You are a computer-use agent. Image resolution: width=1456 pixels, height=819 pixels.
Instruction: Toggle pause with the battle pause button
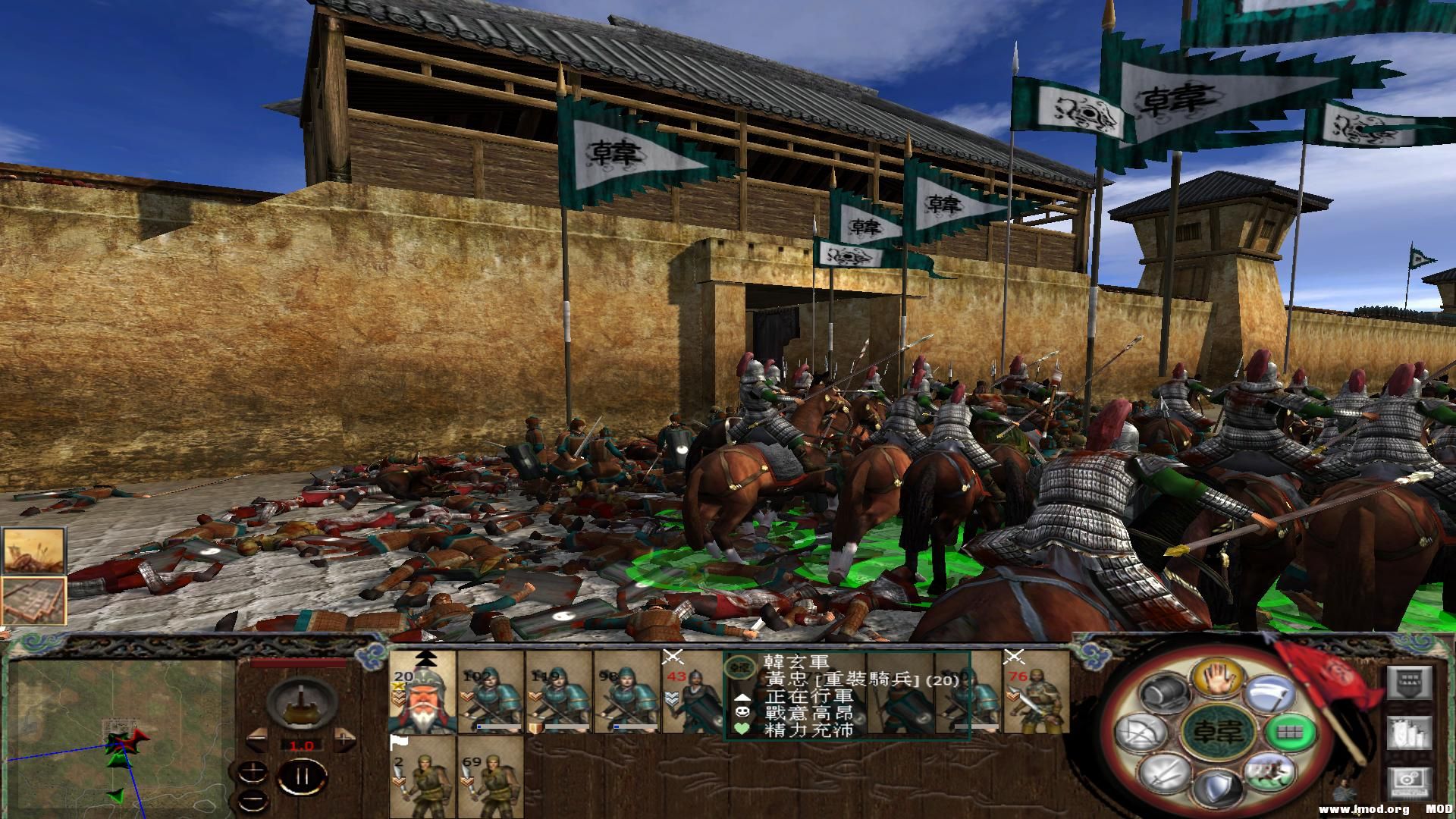coord(303,775)
